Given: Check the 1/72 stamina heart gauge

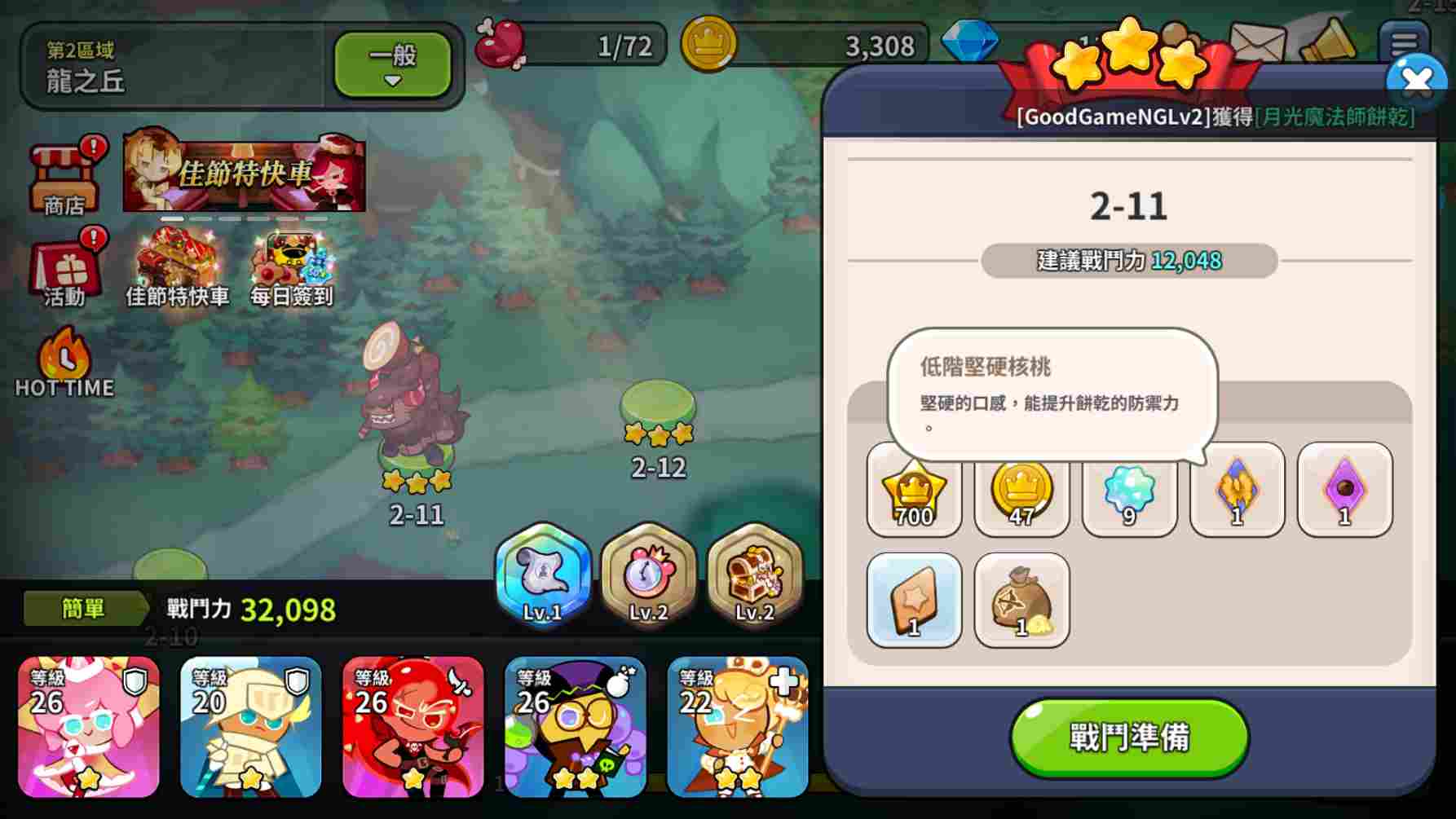Looking at the screenshot, I should tap(571, 45).
